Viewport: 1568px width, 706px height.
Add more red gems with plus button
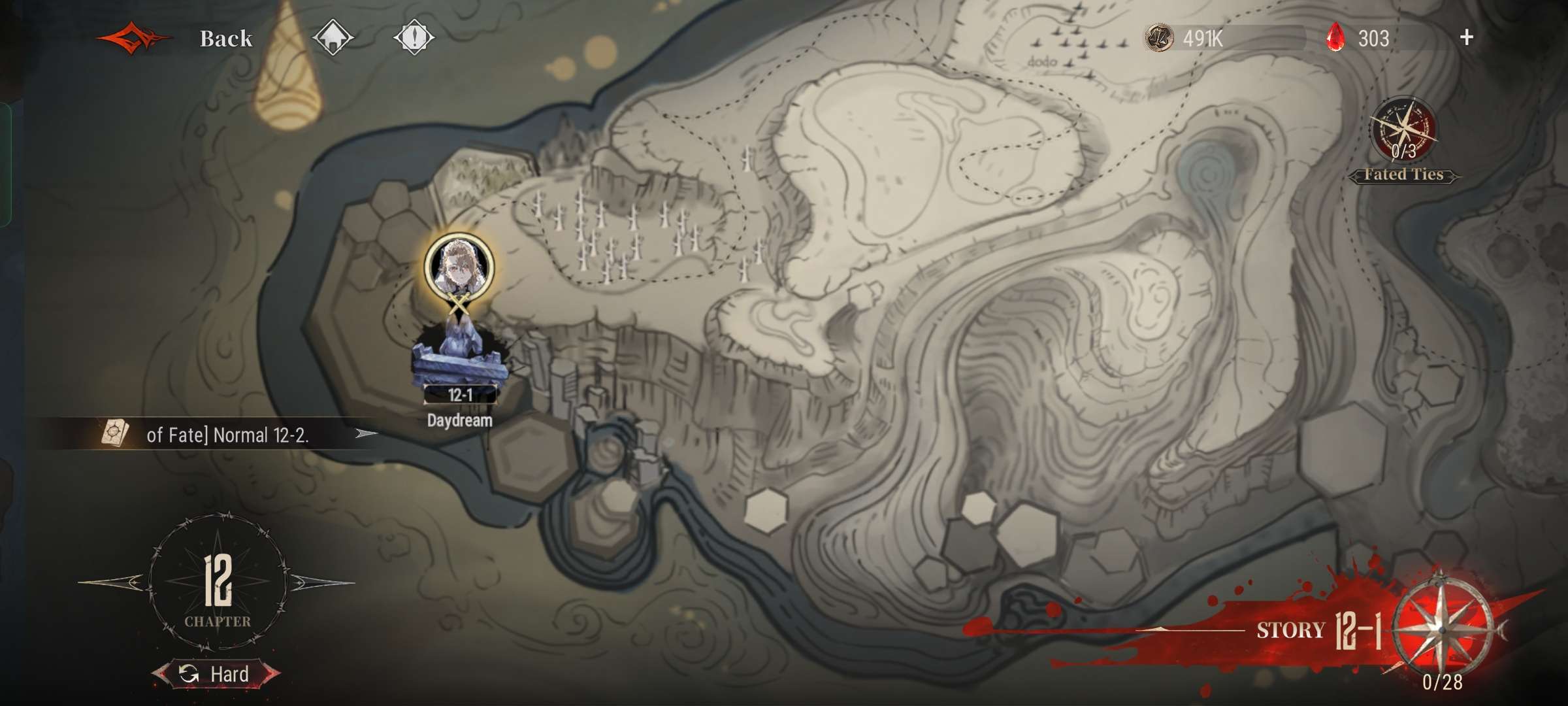(1466, 38)
